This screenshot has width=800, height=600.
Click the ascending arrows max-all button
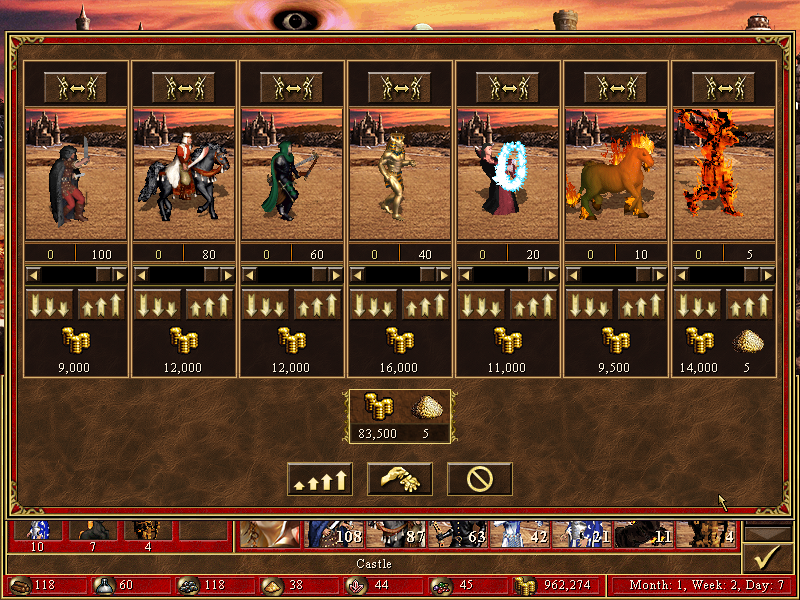(319, 480)
